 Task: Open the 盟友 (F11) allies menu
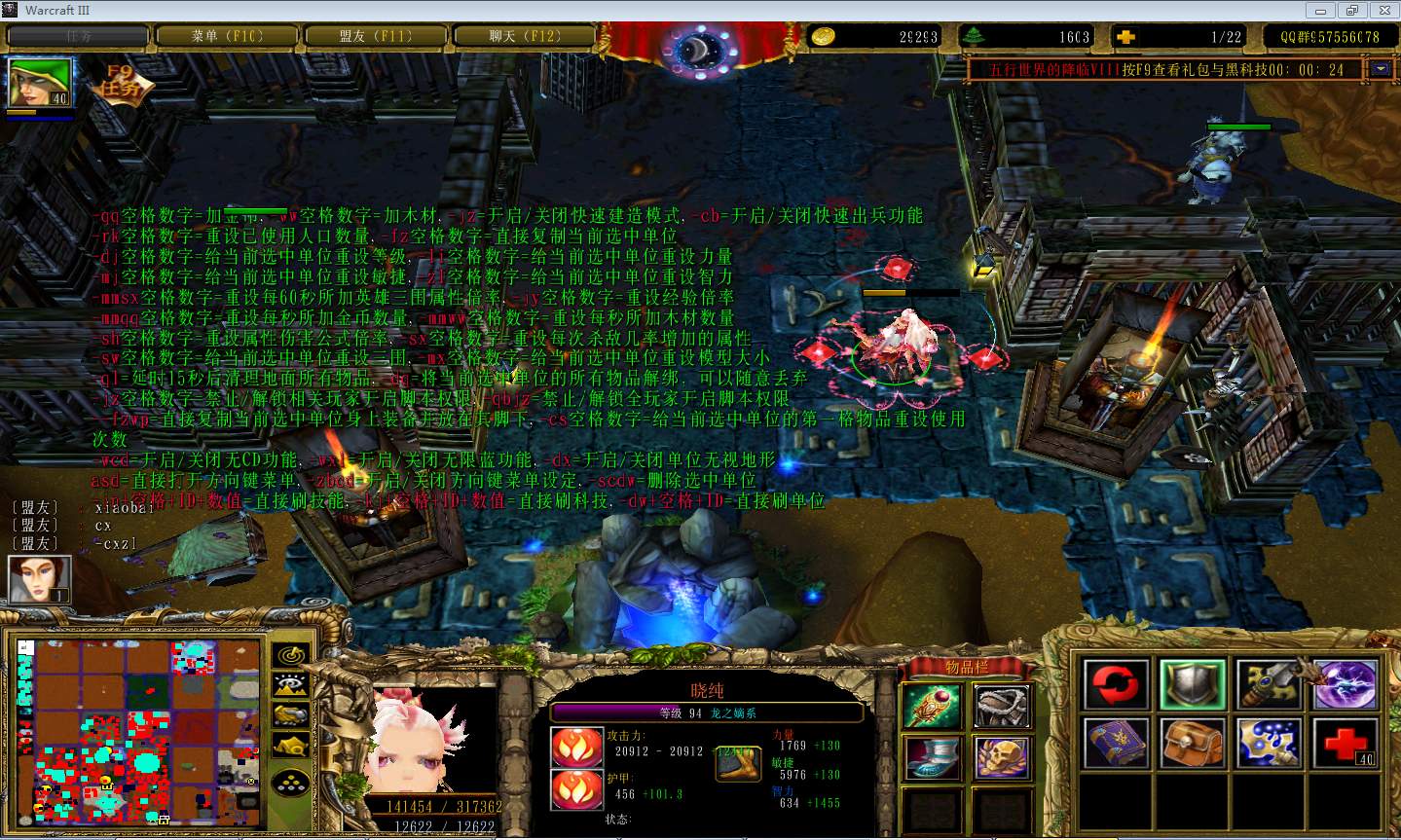pyautogui.click(x=376, y=36)
